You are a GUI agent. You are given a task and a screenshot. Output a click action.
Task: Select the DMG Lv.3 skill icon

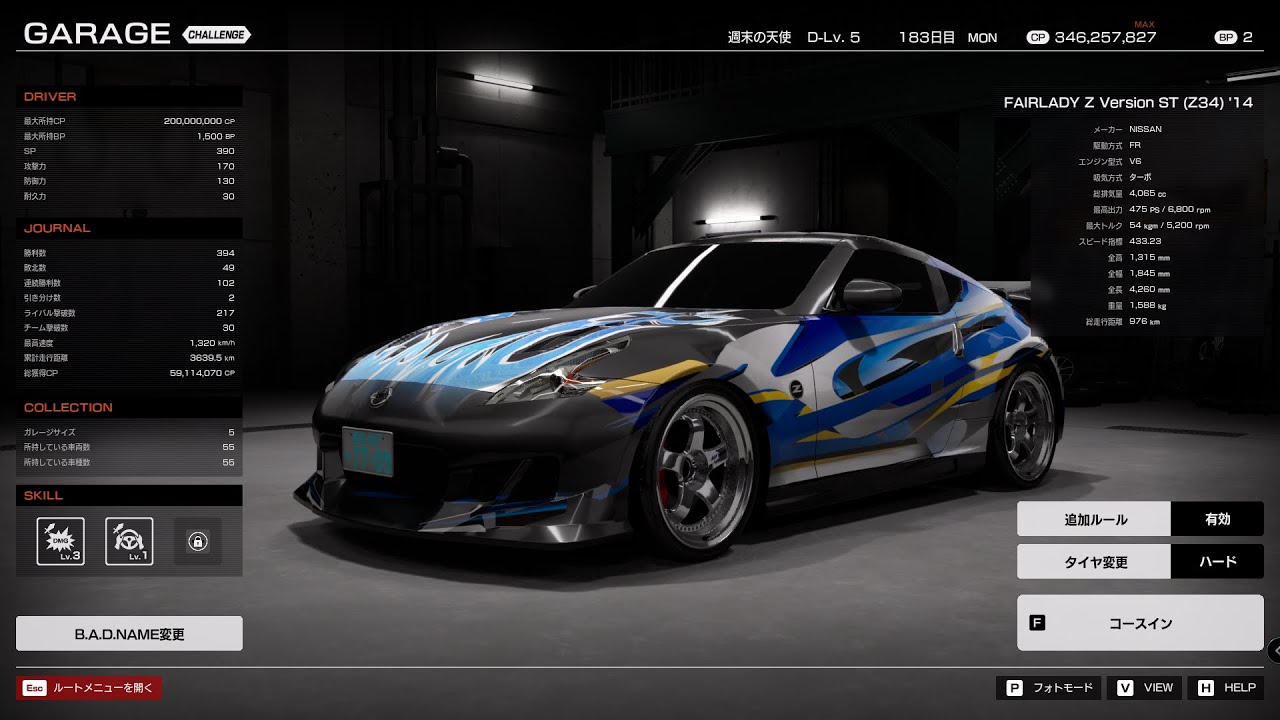point(60,541)
